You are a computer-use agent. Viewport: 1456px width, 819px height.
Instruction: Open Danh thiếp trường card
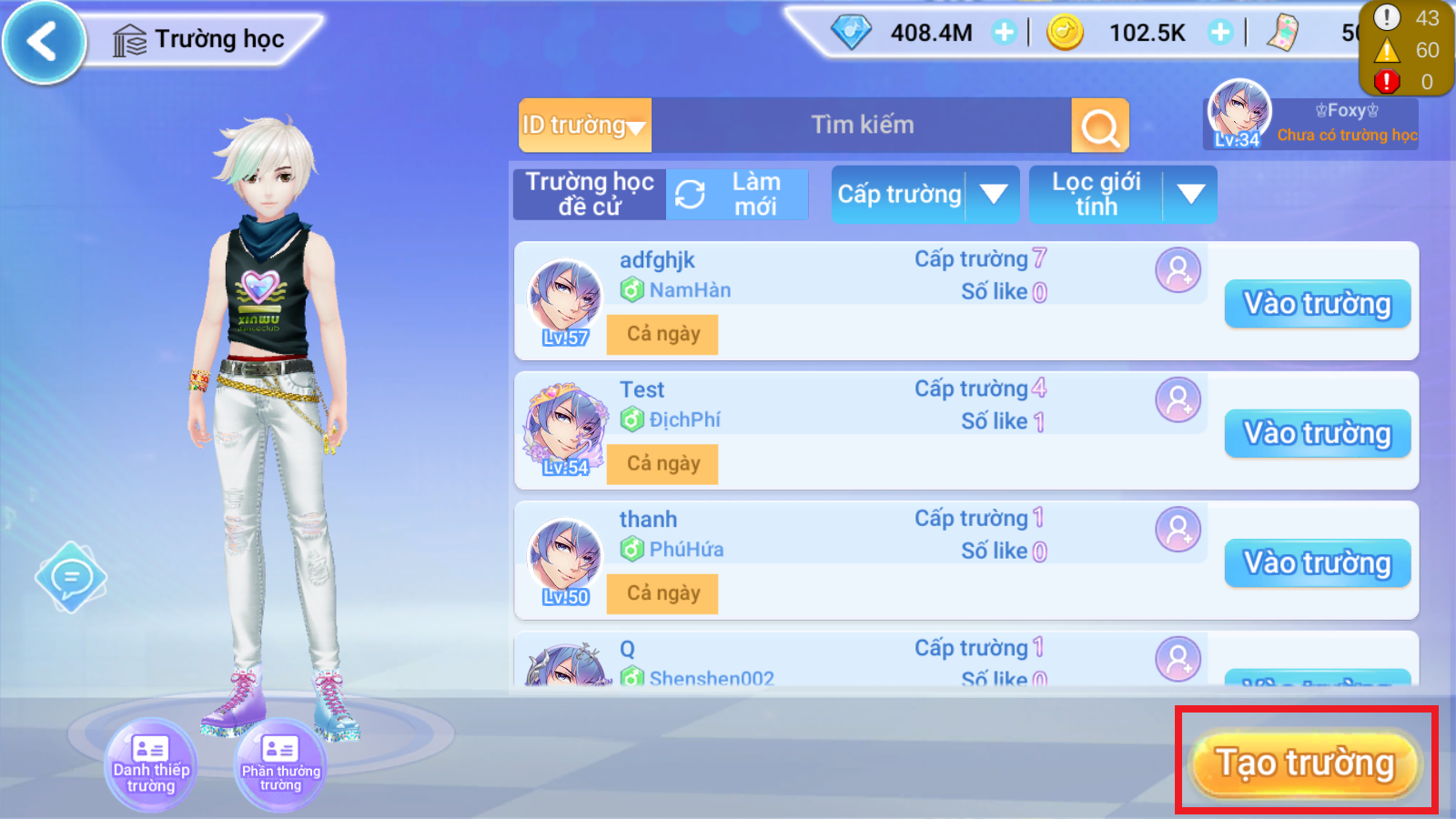click(150, 763)
